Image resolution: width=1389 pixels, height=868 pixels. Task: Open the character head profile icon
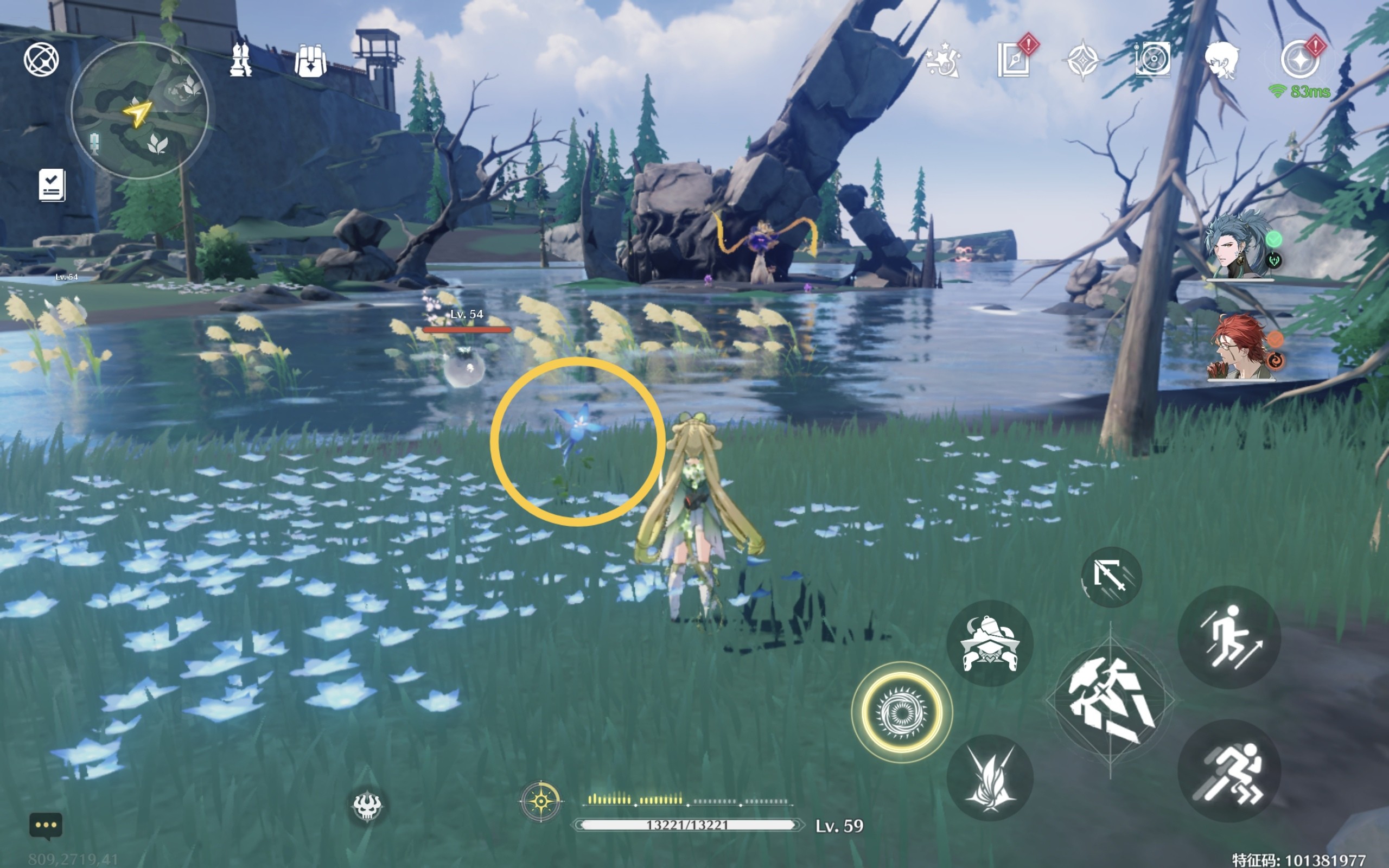click(x=1221, y=60)
